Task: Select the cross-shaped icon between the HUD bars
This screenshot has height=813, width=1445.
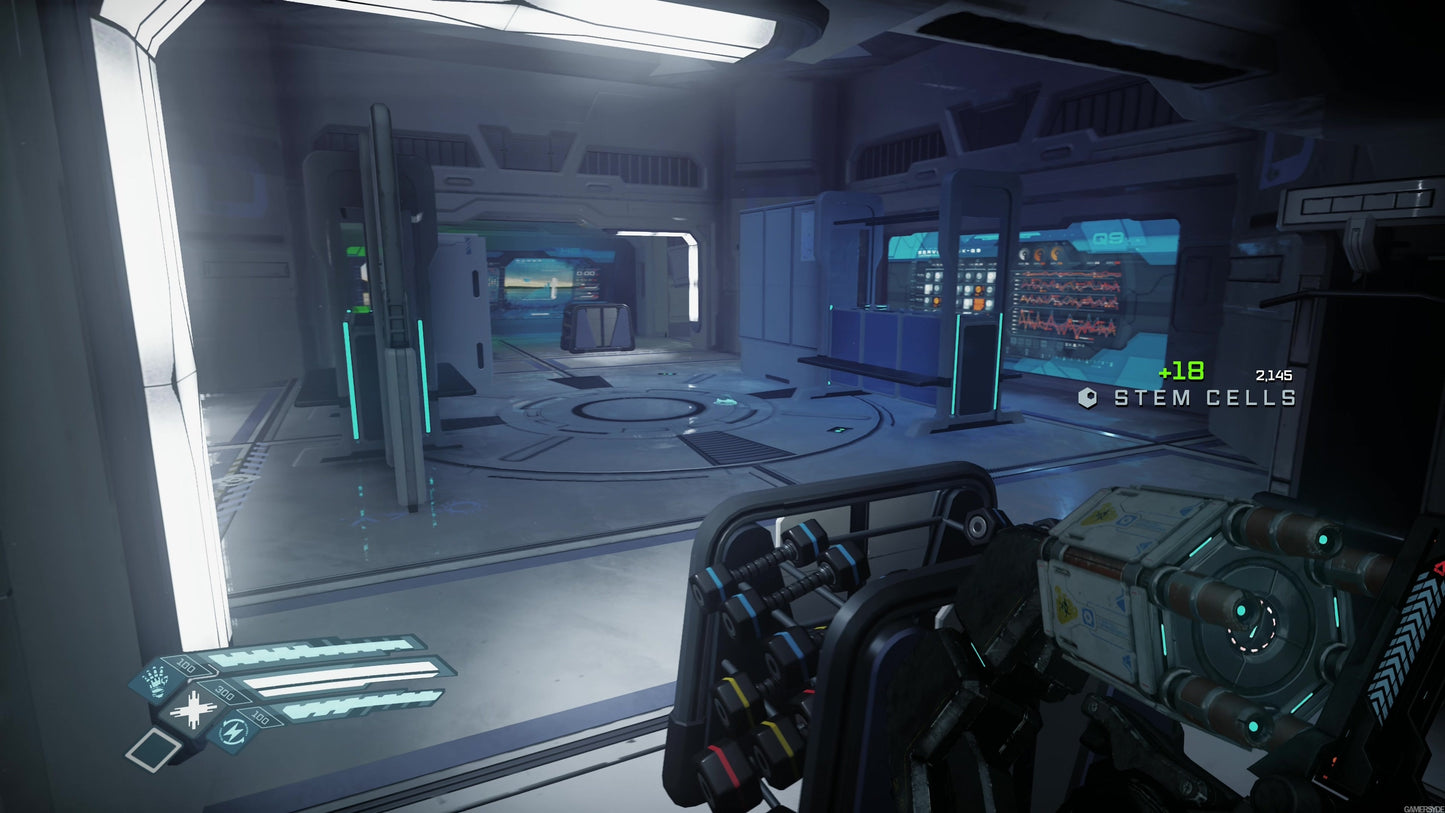Action: tap(194, 709)
